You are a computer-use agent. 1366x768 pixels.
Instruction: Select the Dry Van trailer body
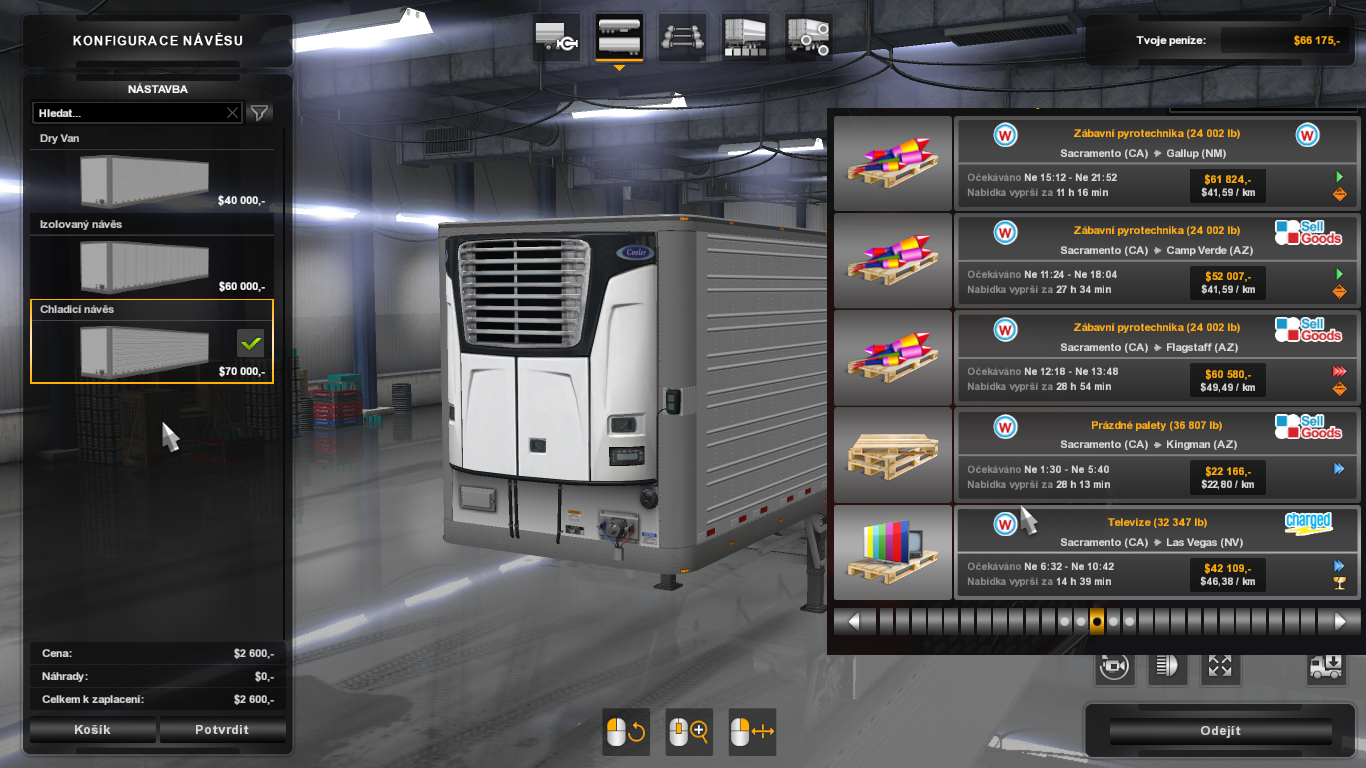150,178
